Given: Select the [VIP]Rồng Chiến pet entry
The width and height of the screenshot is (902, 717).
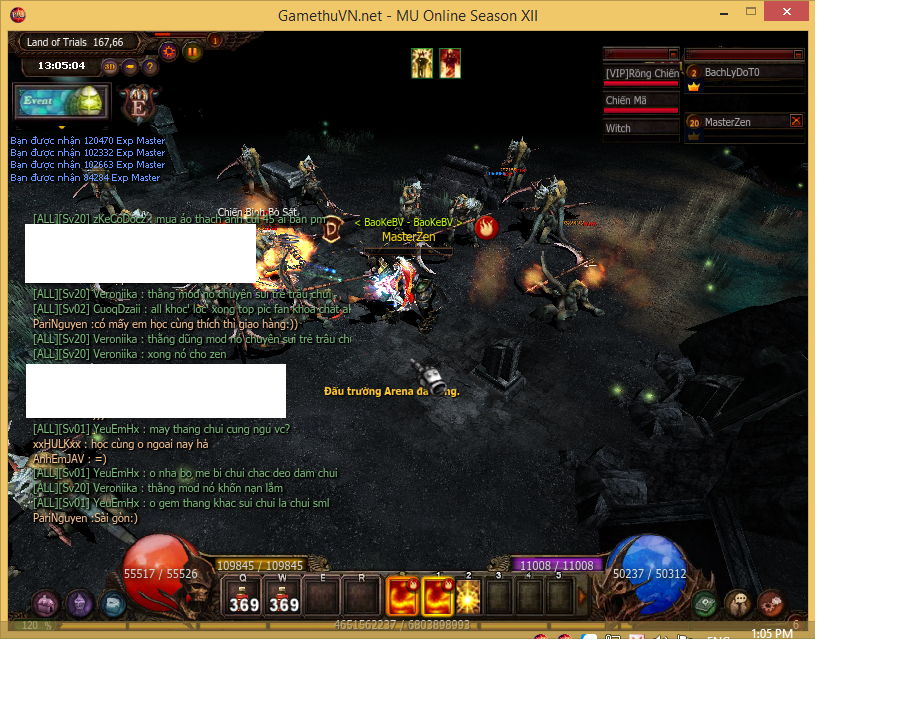Looking at the screenshot, I should (641, 74).
